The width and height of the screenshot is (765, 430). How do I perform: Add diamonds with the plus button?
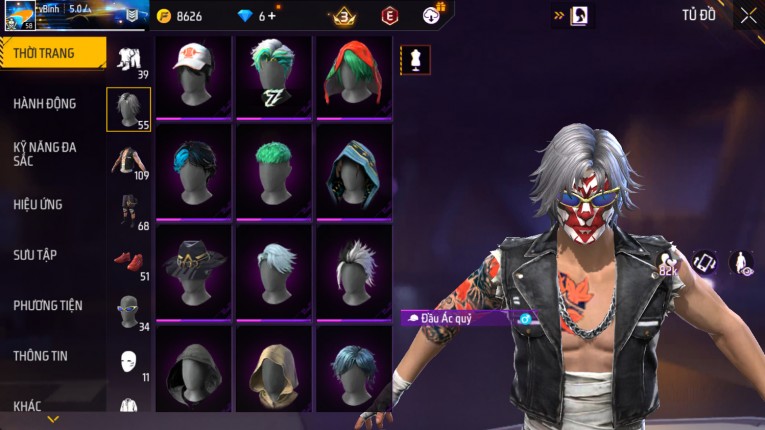click(x=273, y=16)
